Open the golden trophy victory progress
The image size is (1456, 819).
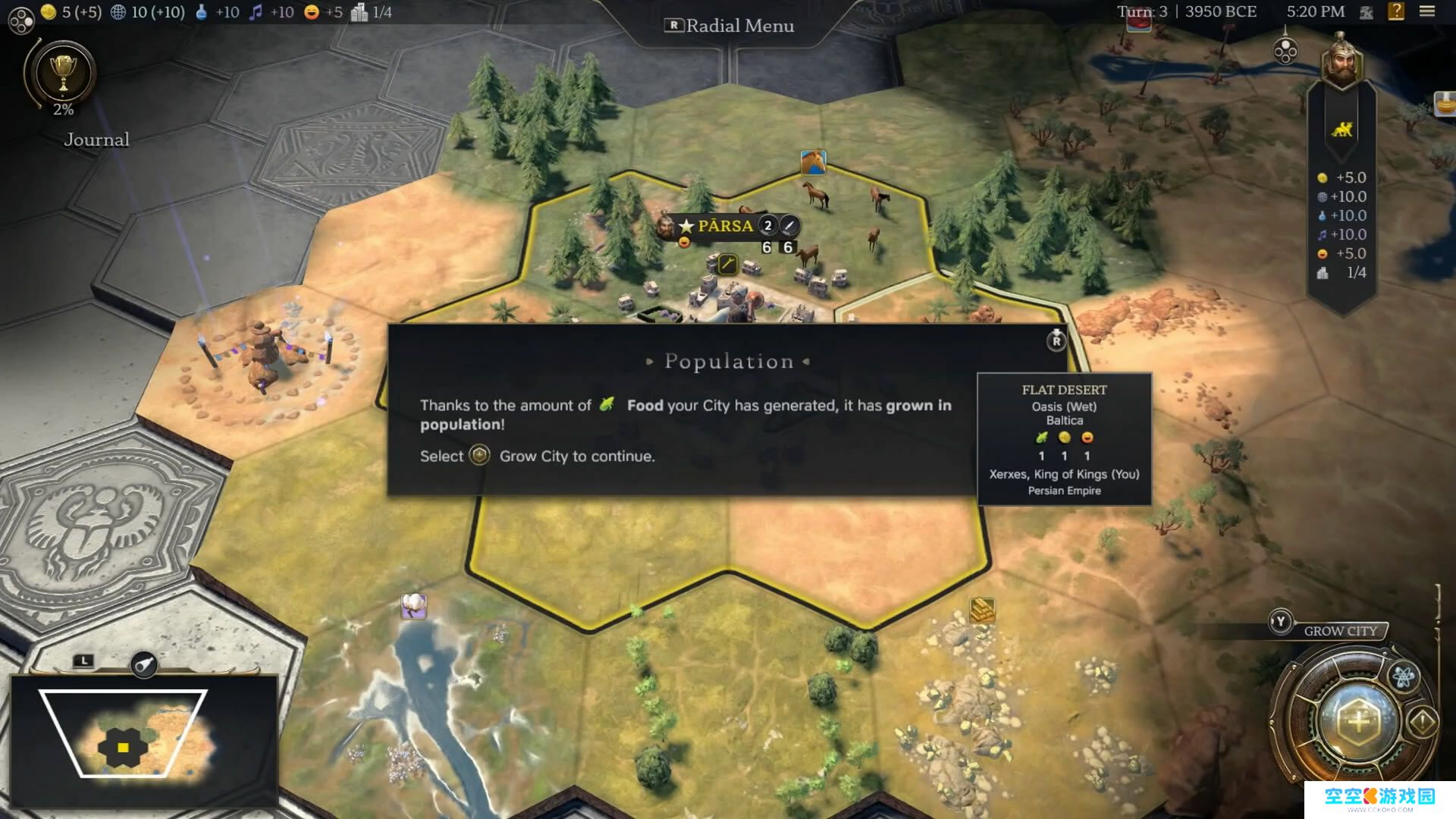[x=63, y=73]
